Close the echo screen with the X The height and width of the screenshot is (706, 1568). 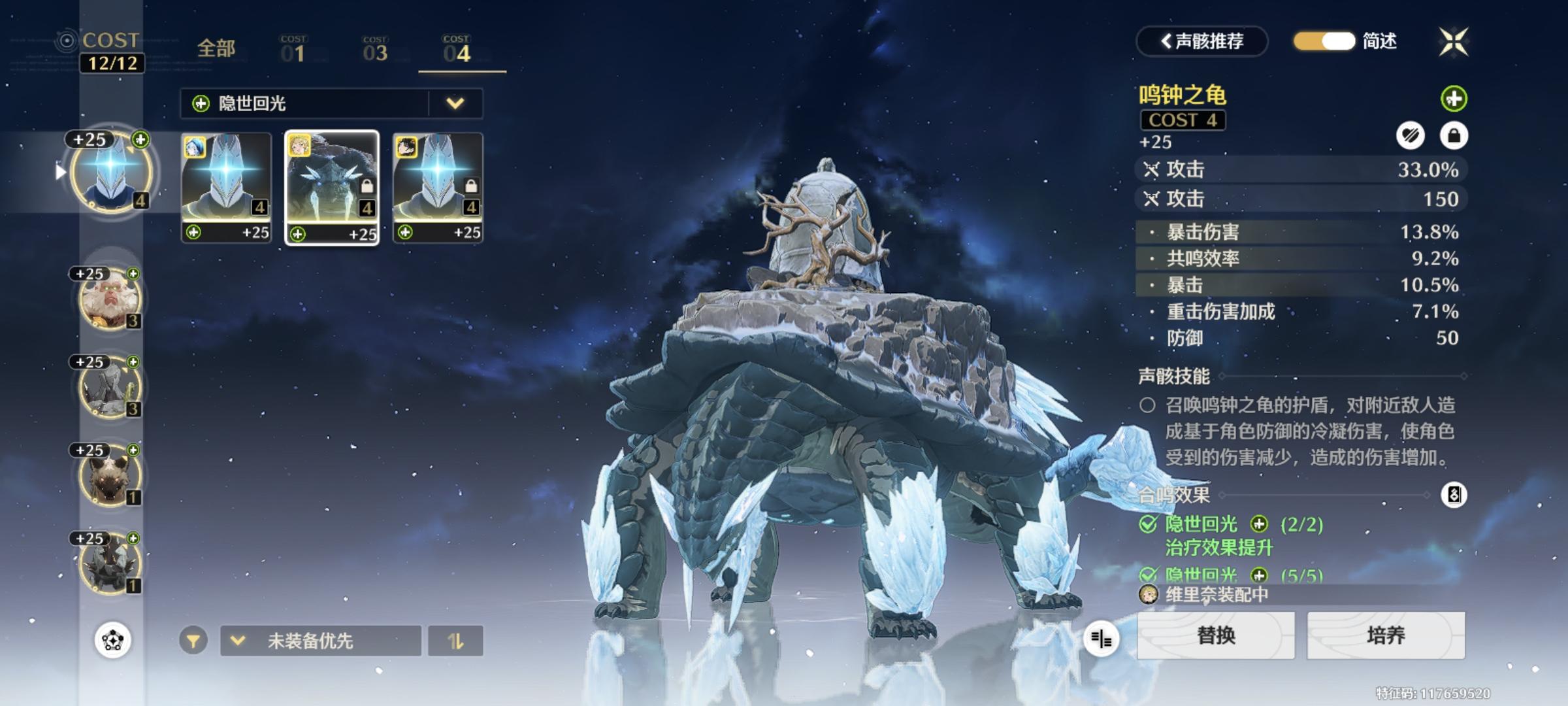(1454, 42)
